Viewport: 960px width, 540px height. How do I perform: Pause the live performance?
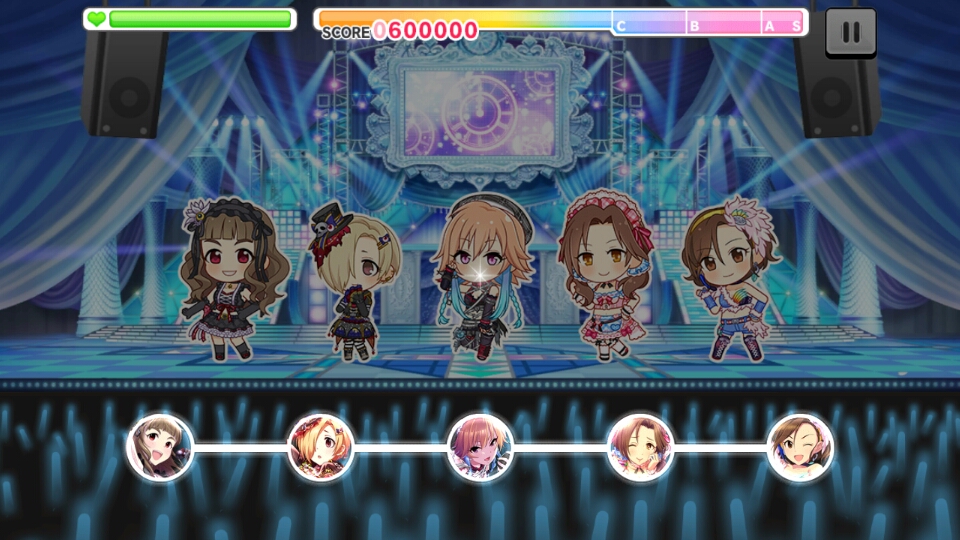tap(850, 32)
